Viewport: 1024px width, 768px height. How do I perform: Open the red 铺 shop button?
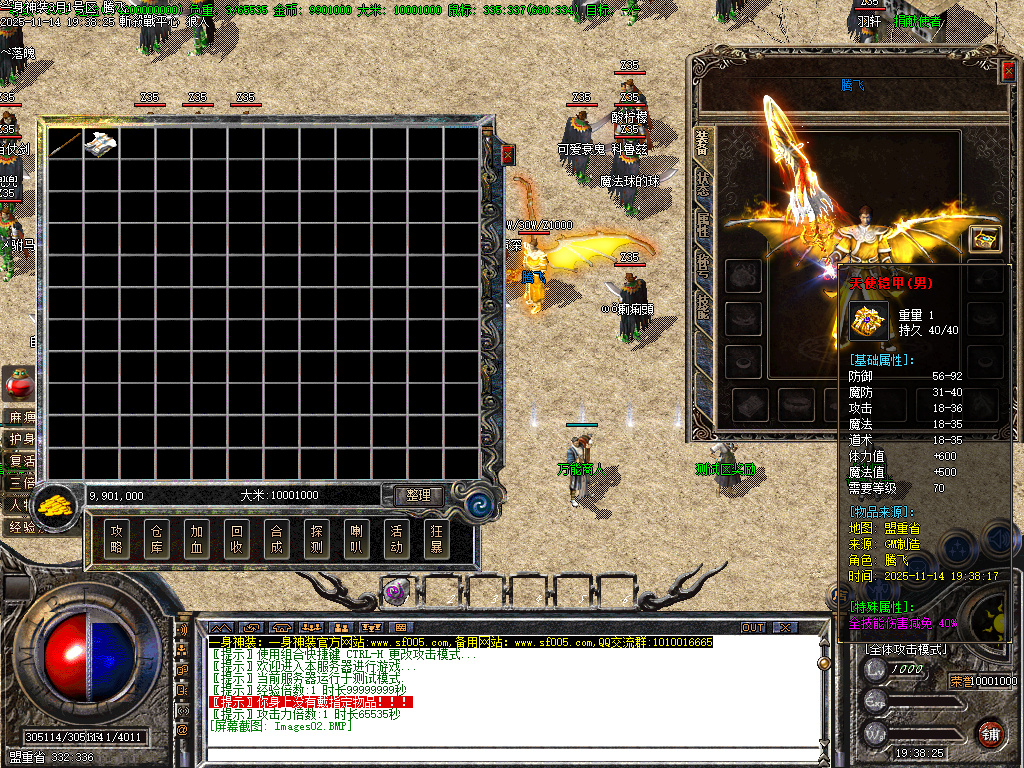pos(990,732)
